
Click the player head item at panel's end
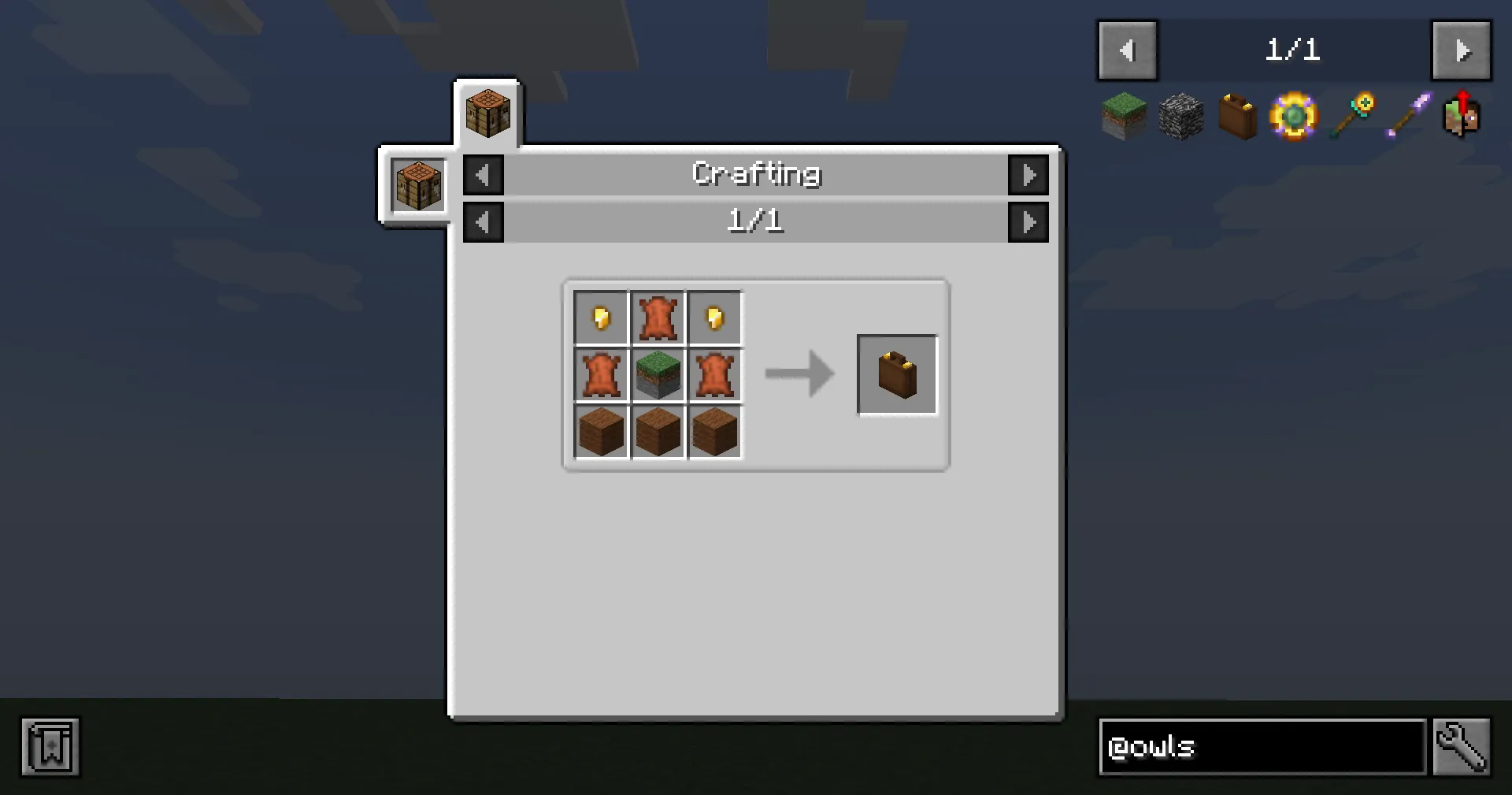point(1462,117)
